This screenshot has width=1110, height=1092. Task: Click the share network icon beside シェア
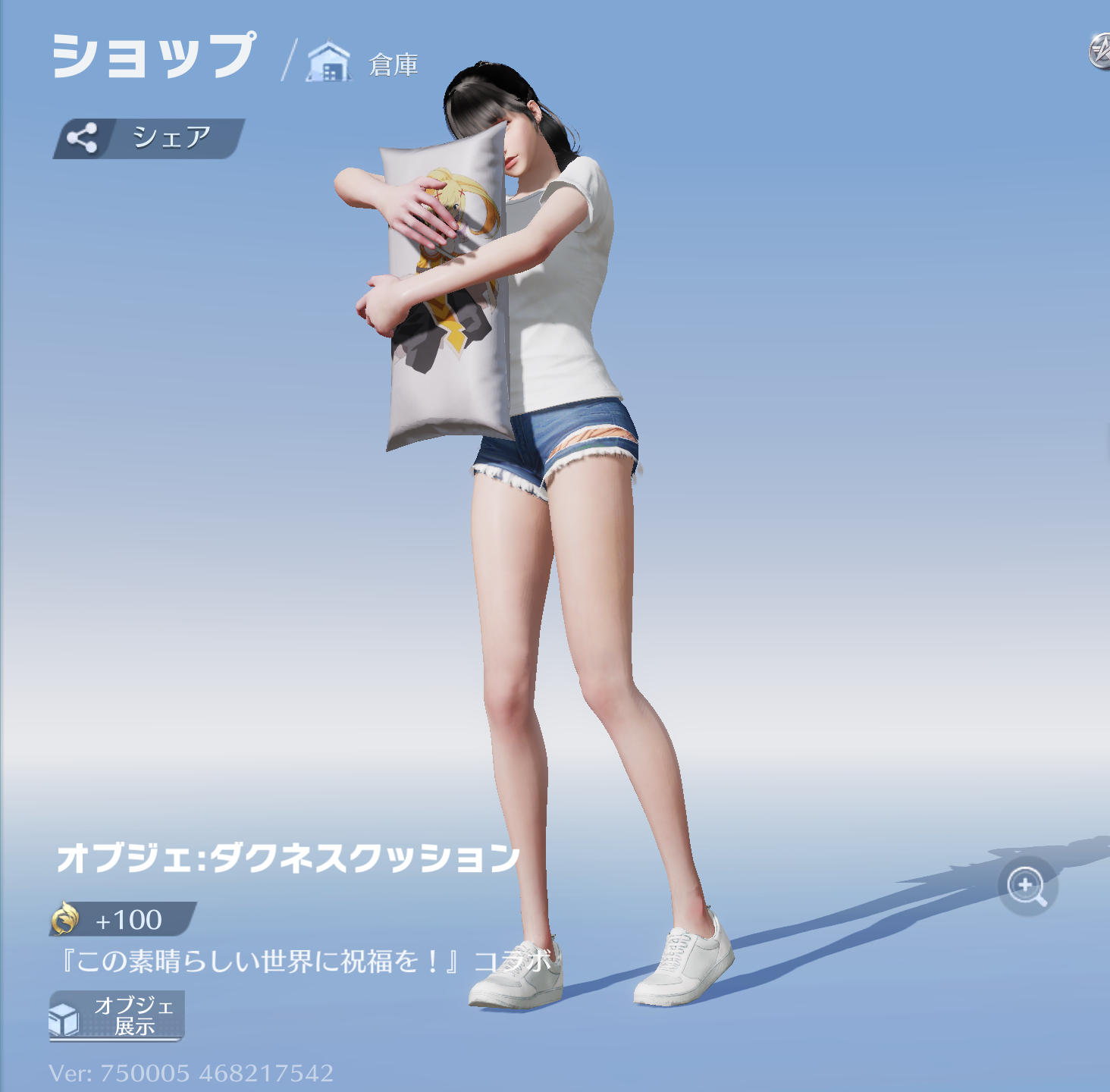point(83,136)
